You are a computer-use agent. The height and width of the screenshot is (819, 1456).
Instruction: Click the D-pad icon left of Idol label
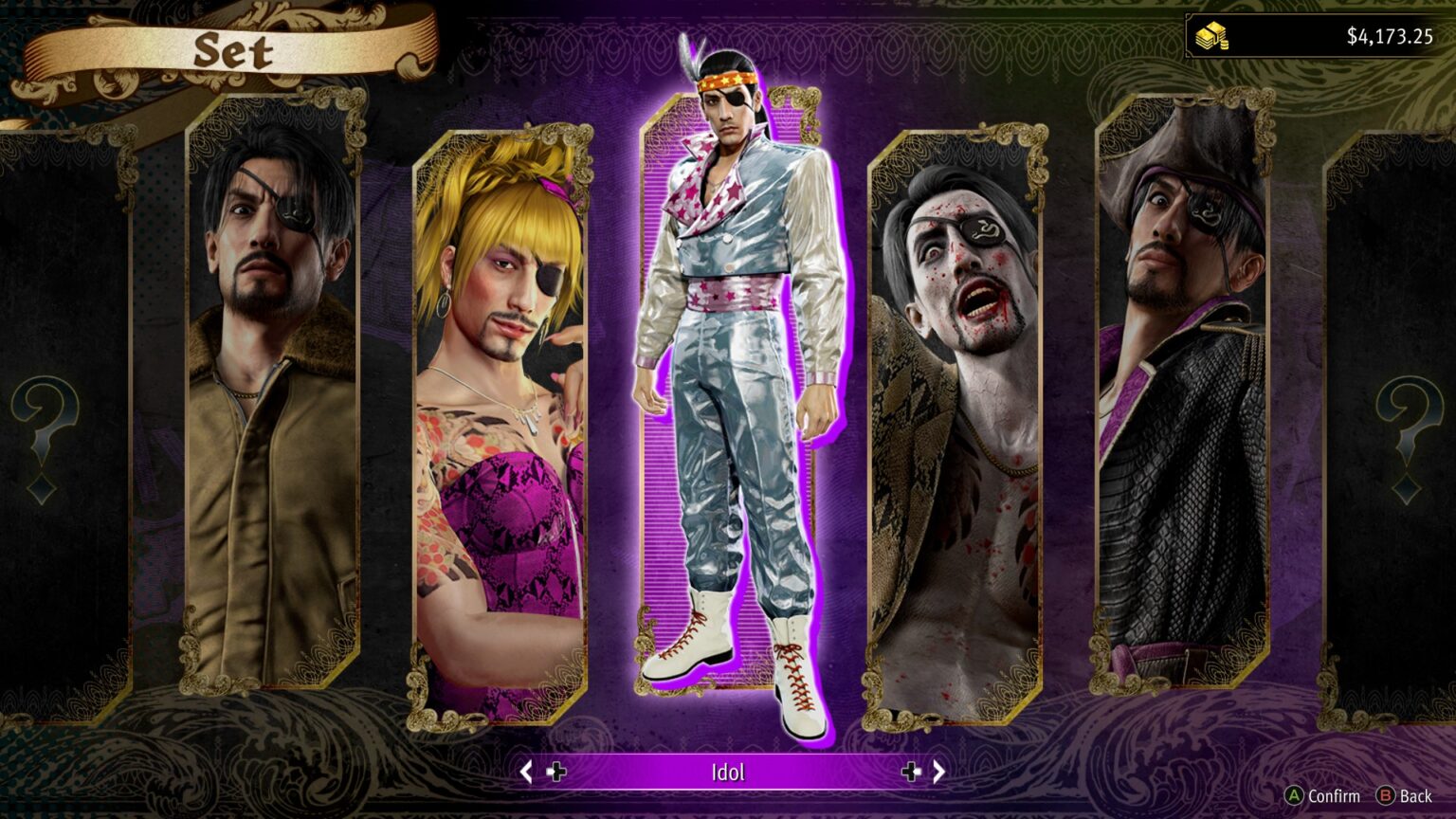[557, 773]
